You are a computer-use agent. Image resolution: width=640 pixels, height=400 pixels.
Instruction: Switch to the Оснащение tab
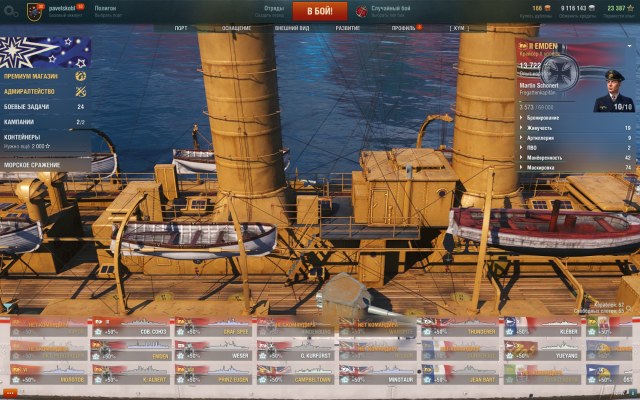click(236, 28)
